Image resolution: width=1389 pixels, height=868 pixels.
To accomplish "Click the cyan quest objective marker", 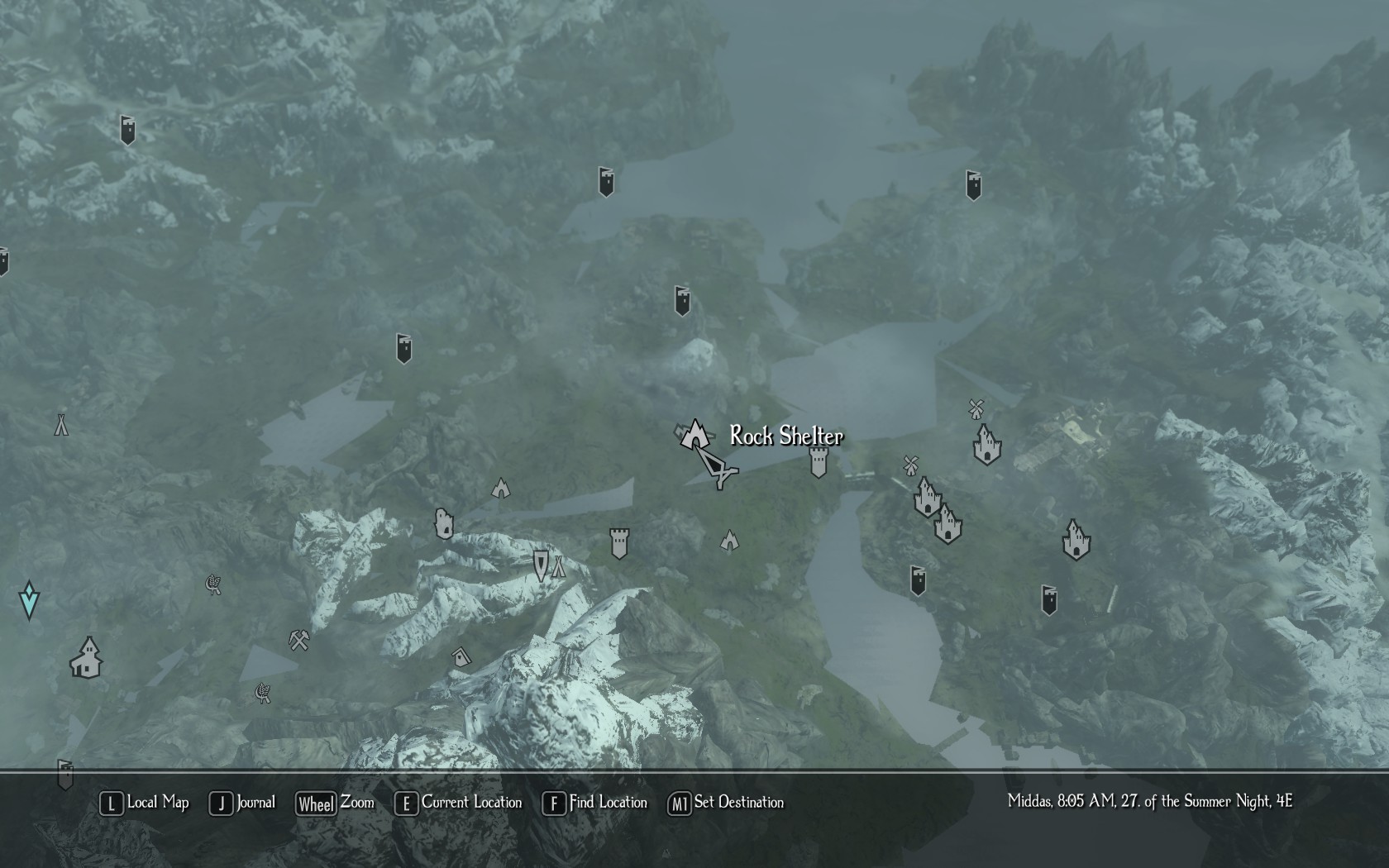I will point(29,599).
